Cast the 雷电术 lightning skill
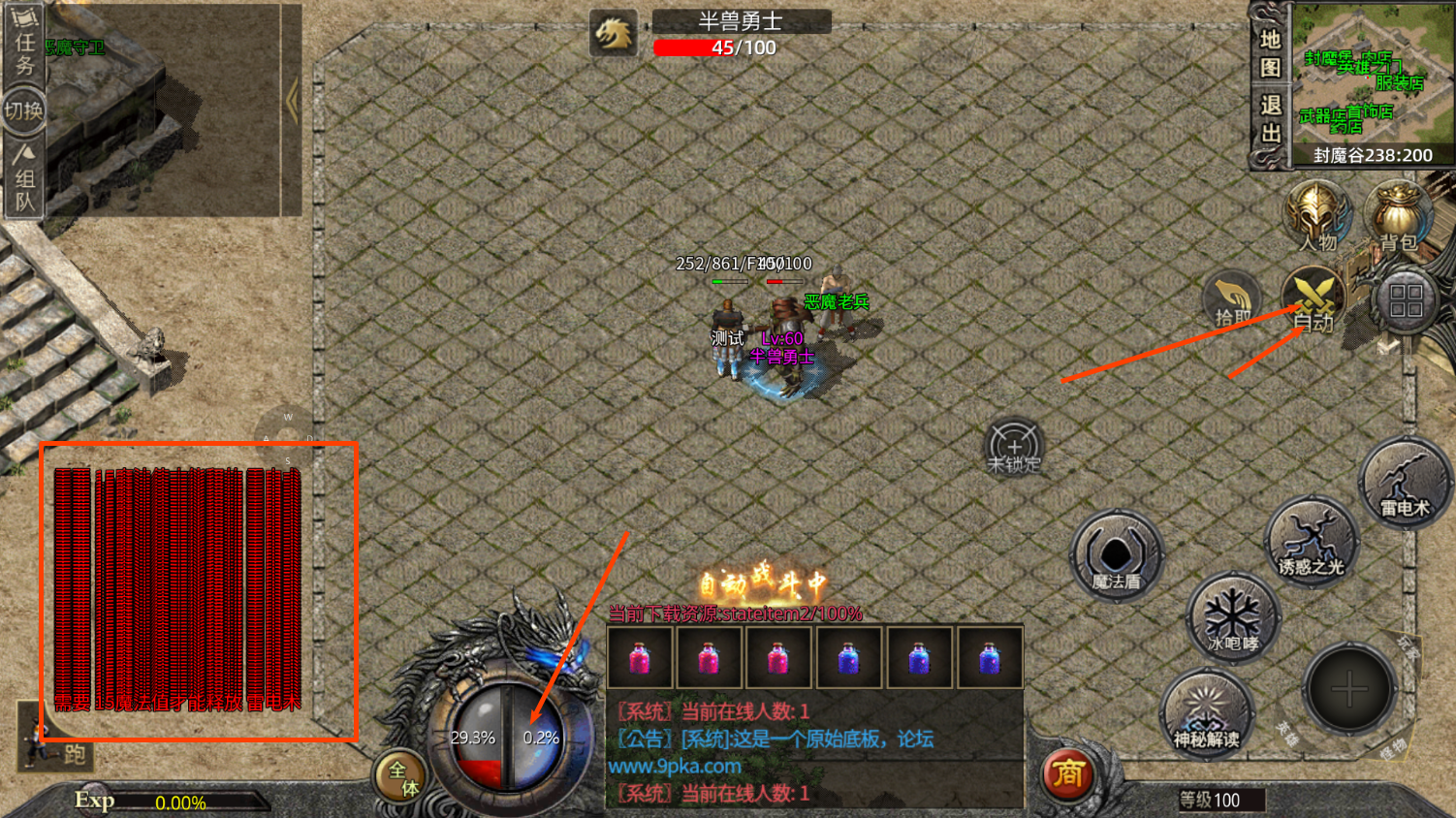1456x818 pixels. 1405,484
